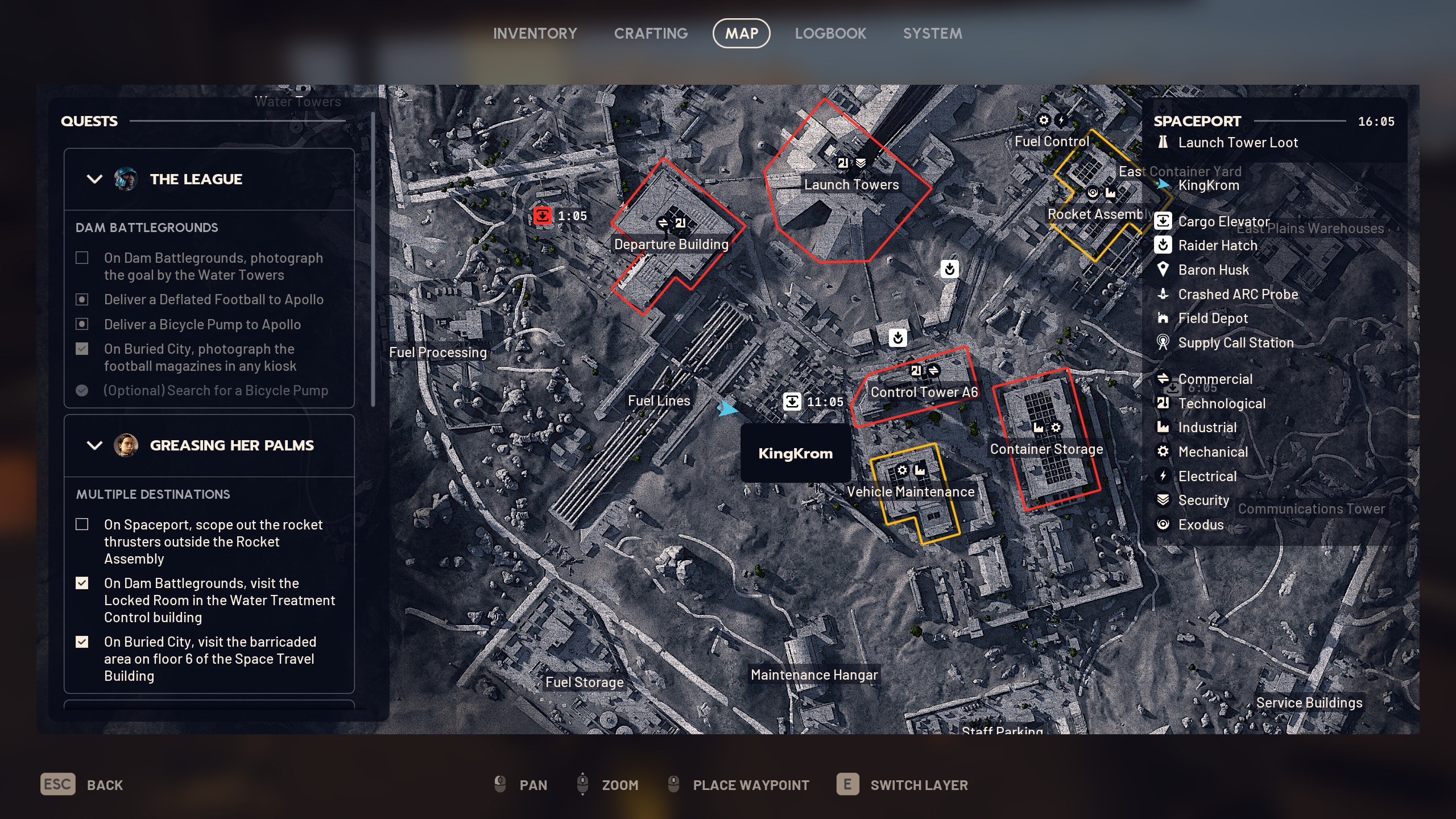Collapse the GREASING HER PALMS quest section

[94, 445]
